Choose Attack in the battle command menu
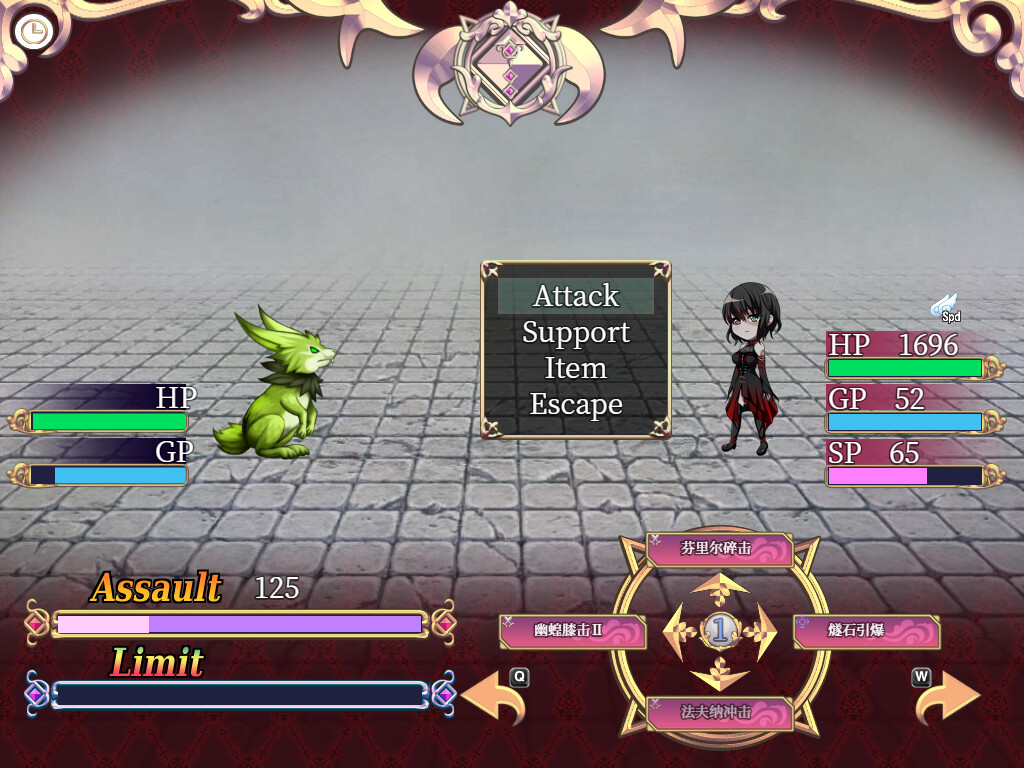This screenshot has width=1024, height=768. [x=576, y=296]
